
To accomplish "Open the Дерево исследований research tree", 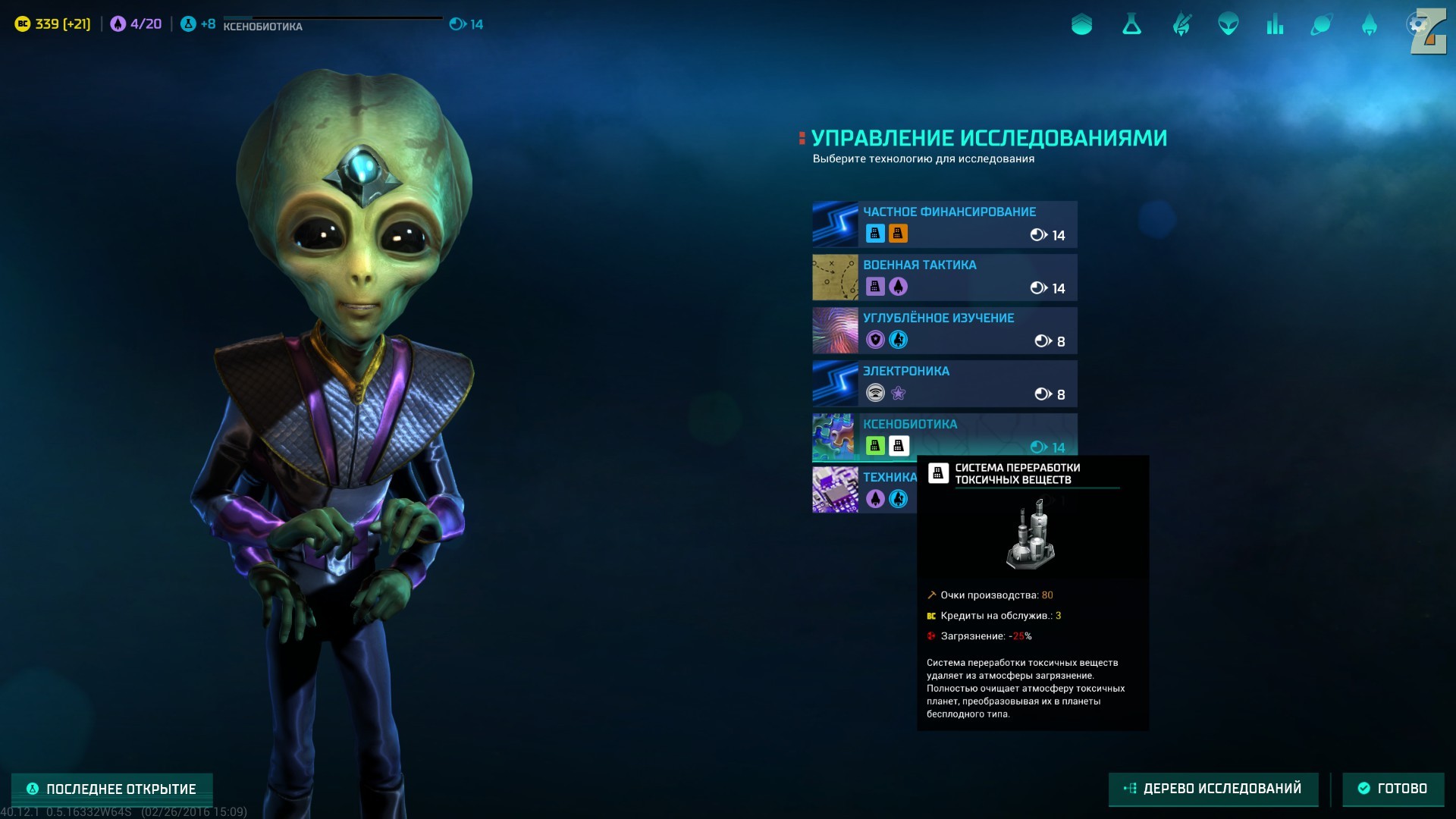I will [1213, 789].
